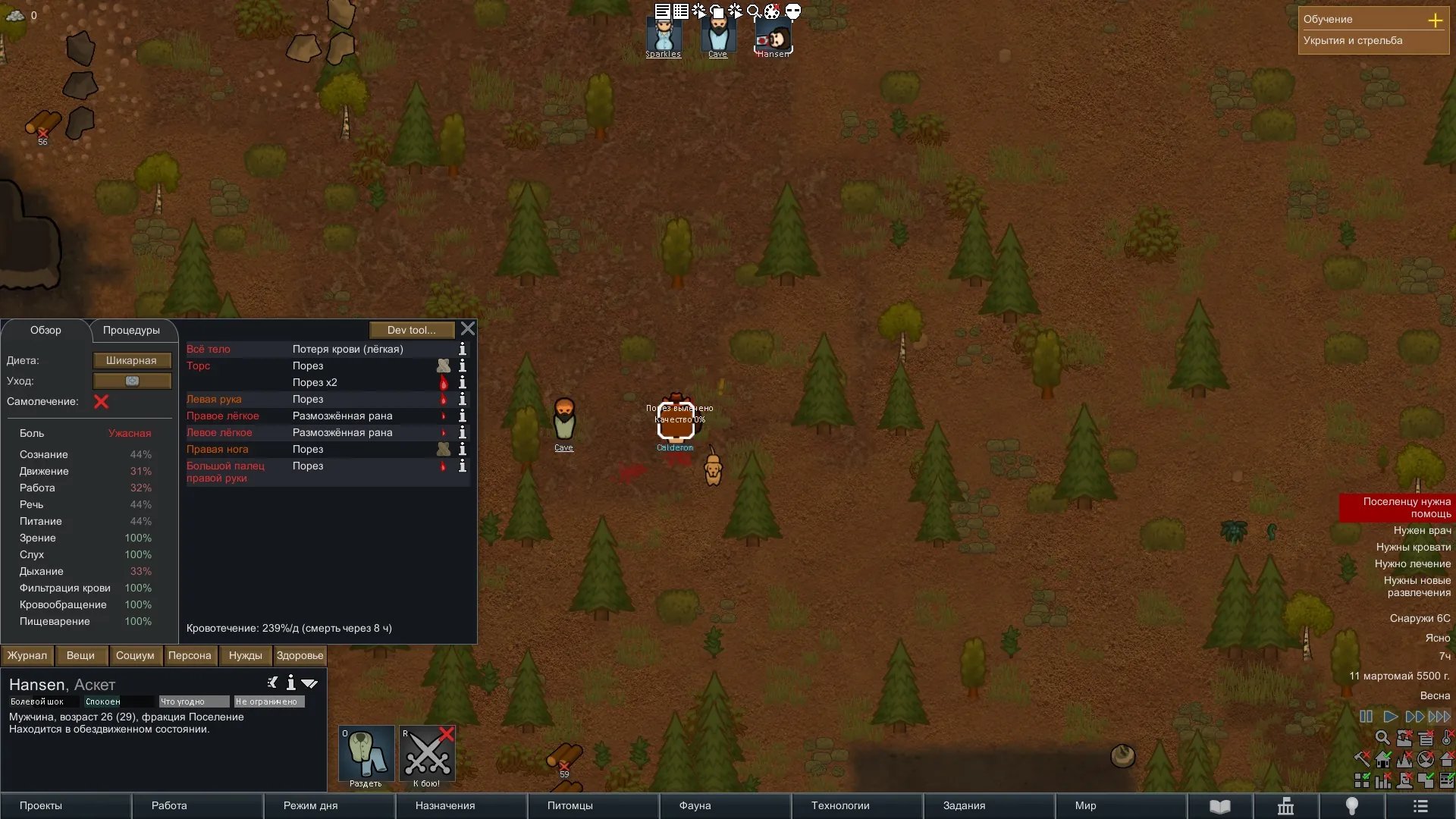Open the Технологии research menu
This screenshot has height=819, width=1456.
pos(840,806)
